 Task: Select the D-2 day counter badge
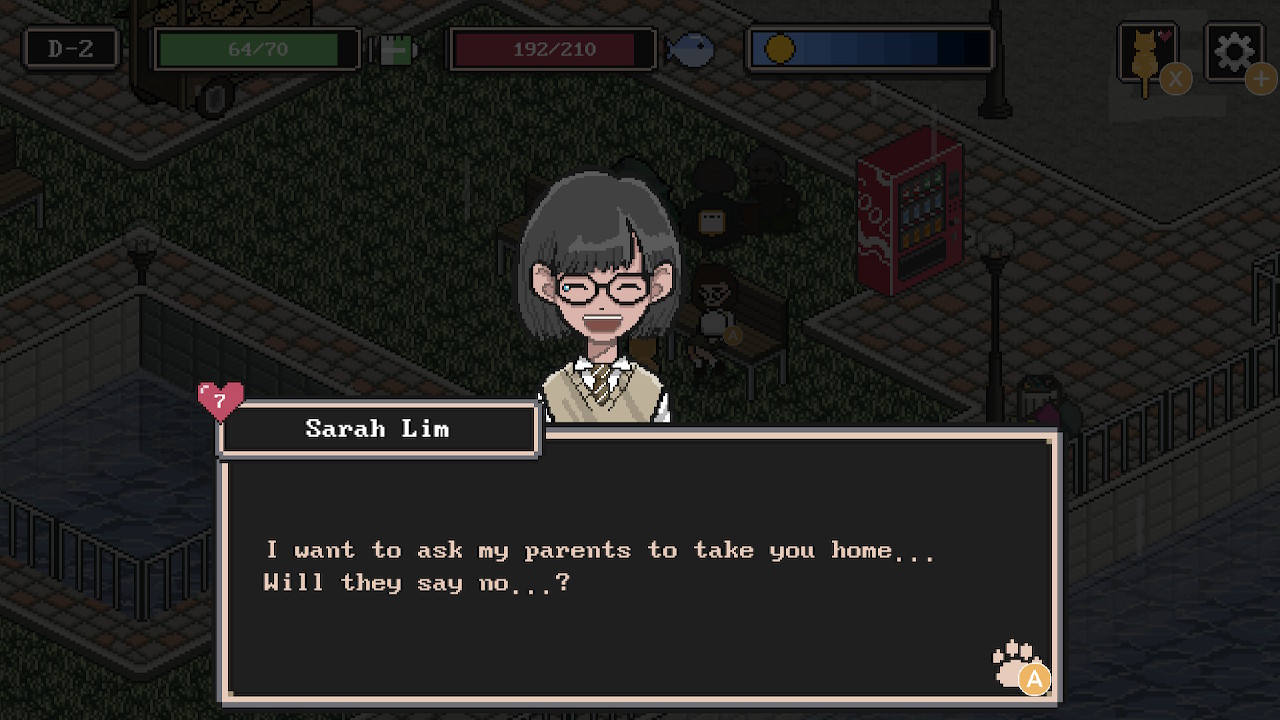point(69,46)
